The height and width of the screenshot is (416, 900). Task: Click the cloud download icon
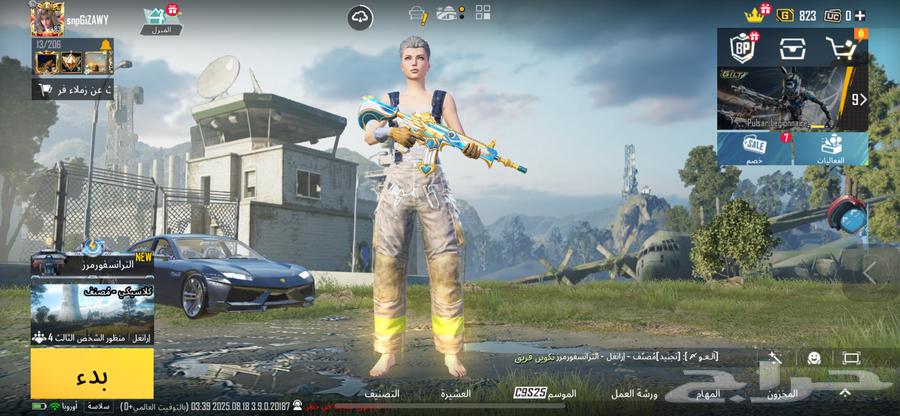pos(360,16)
